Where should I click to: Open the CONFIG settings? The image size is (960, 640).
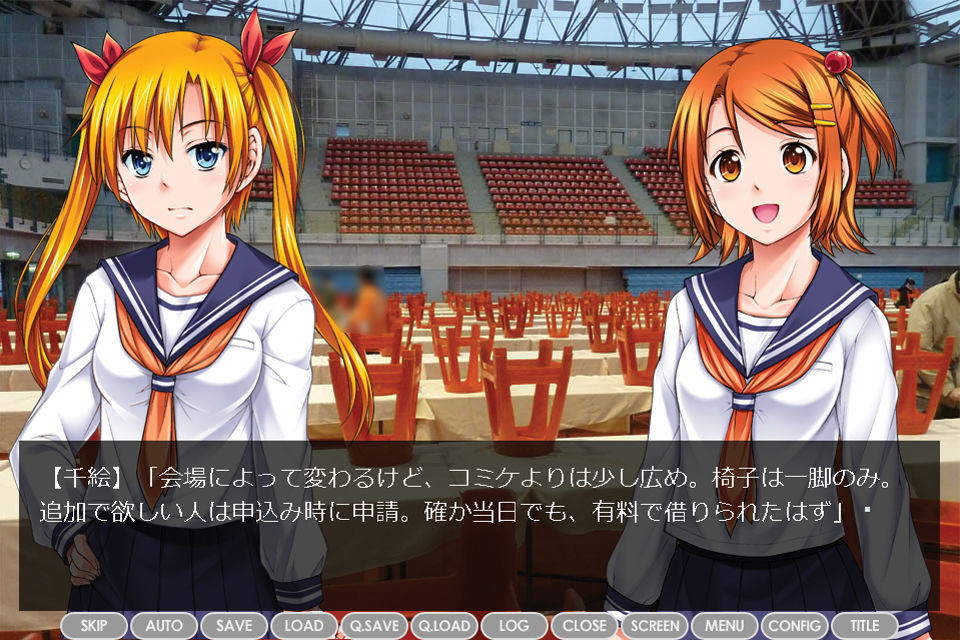click(794, 626)
